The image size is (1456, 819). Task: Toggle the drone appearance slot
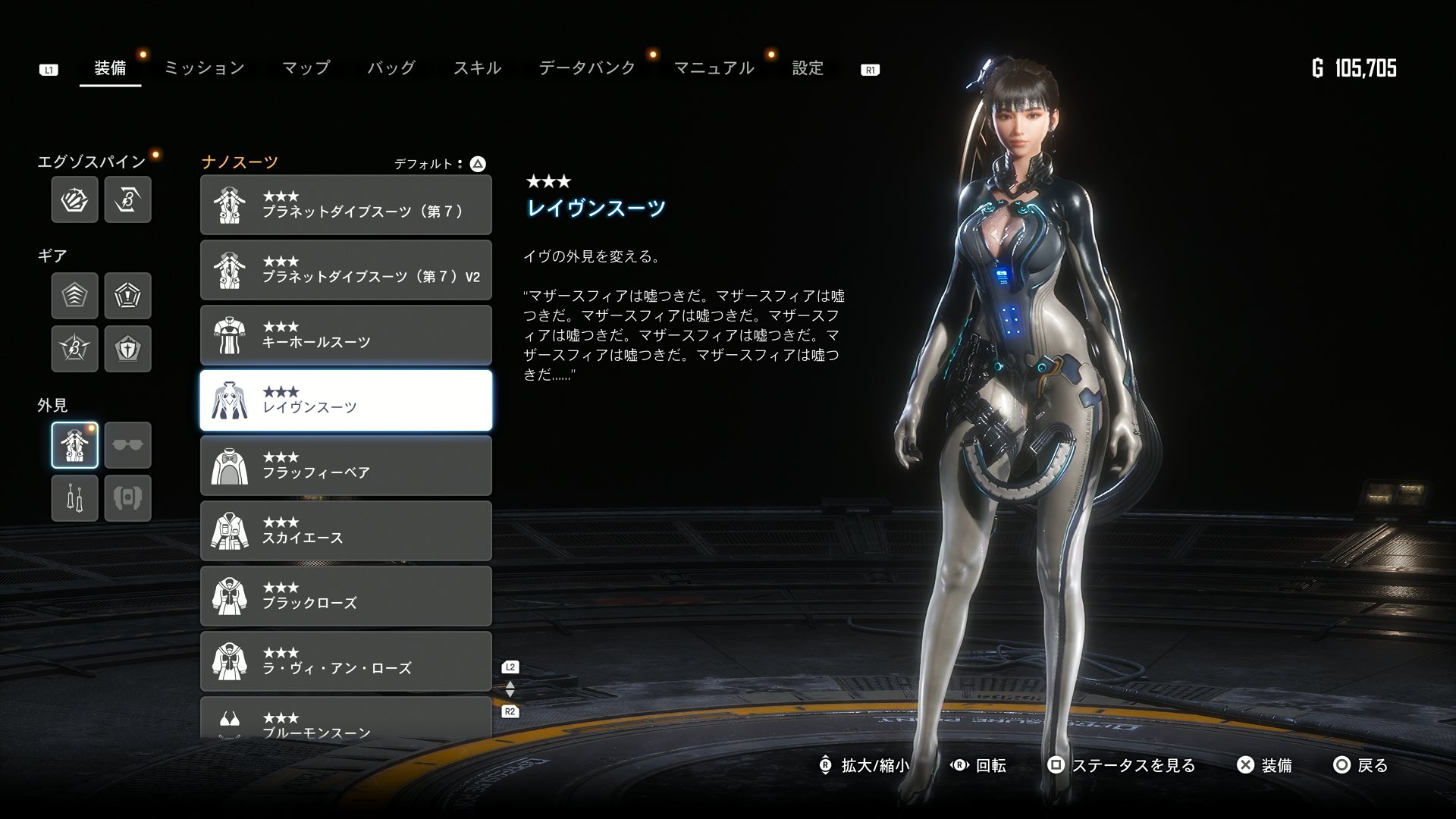click(127, 498)
